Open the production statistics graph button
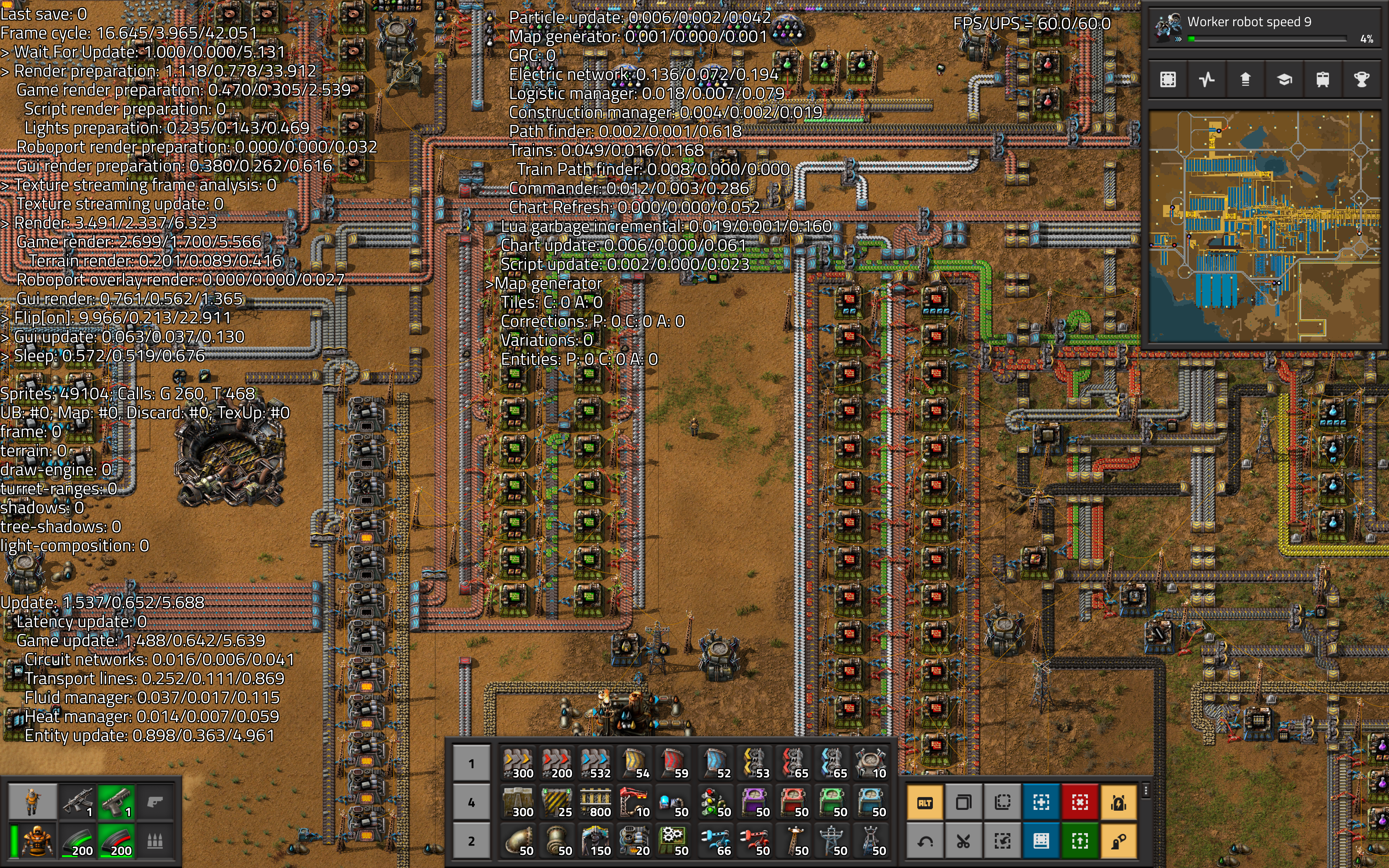1389x868 pixels. click(x=1206, y=79)
